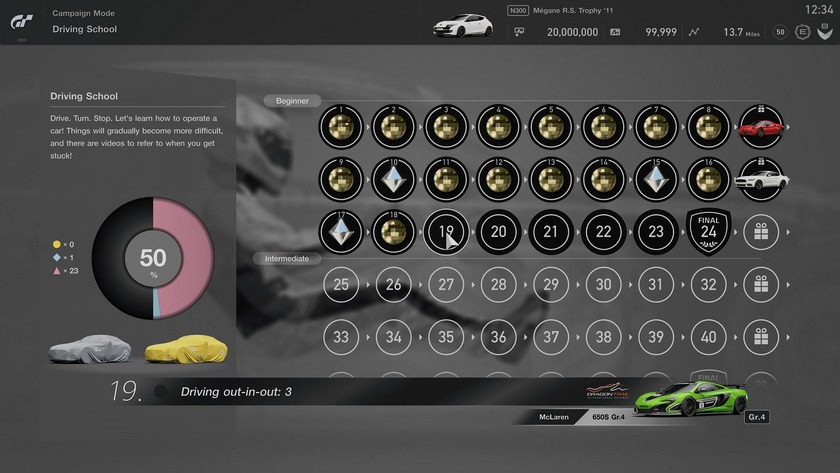This screenshot has height=473, width=840.
Task: Choose lesson 17 silver trophy tile
Action: pos(341,232)
